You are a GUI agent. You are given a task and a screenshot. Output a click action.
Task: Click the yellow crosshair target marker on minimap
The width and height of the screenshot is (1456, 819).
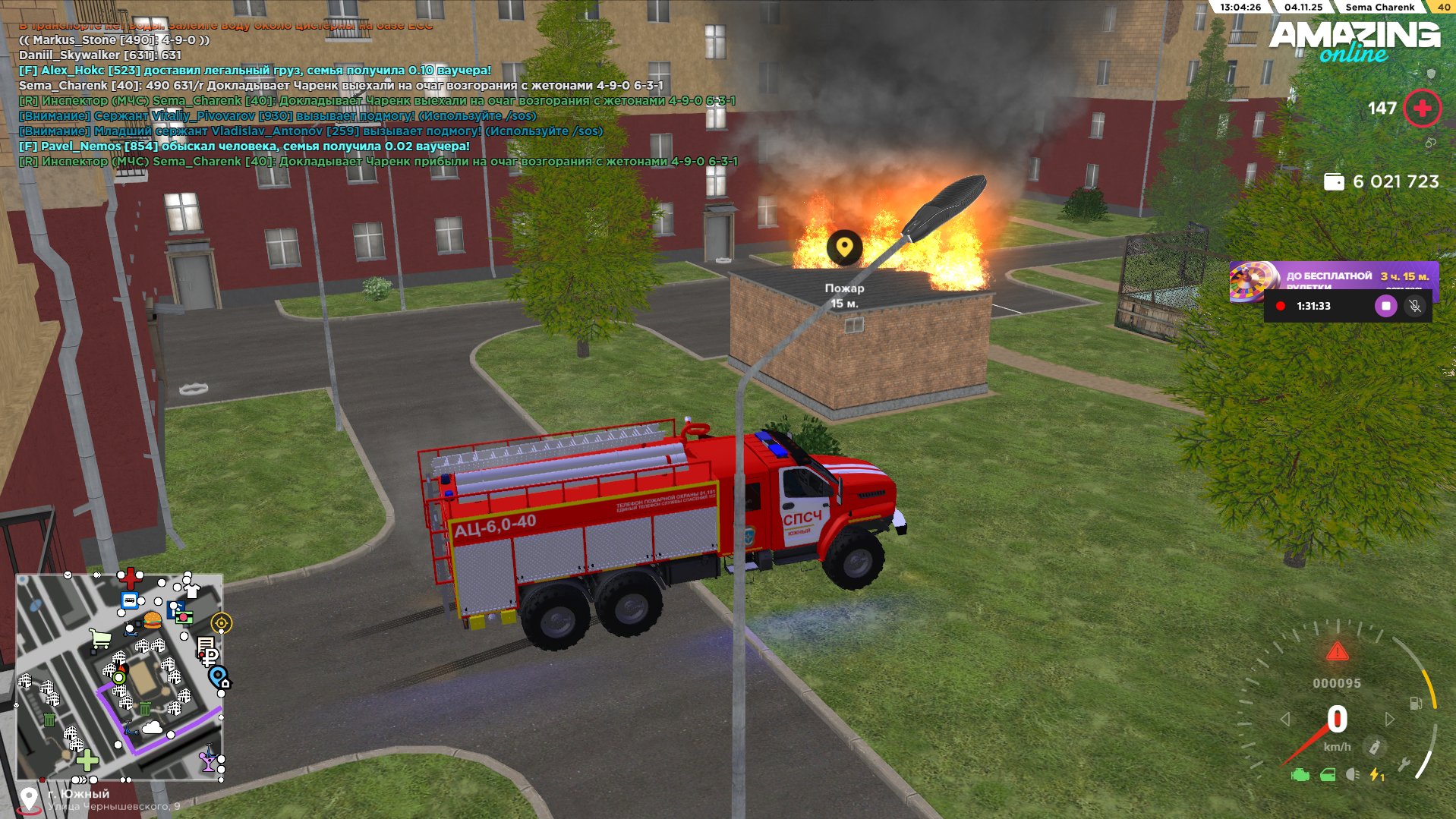pos(221,623)
